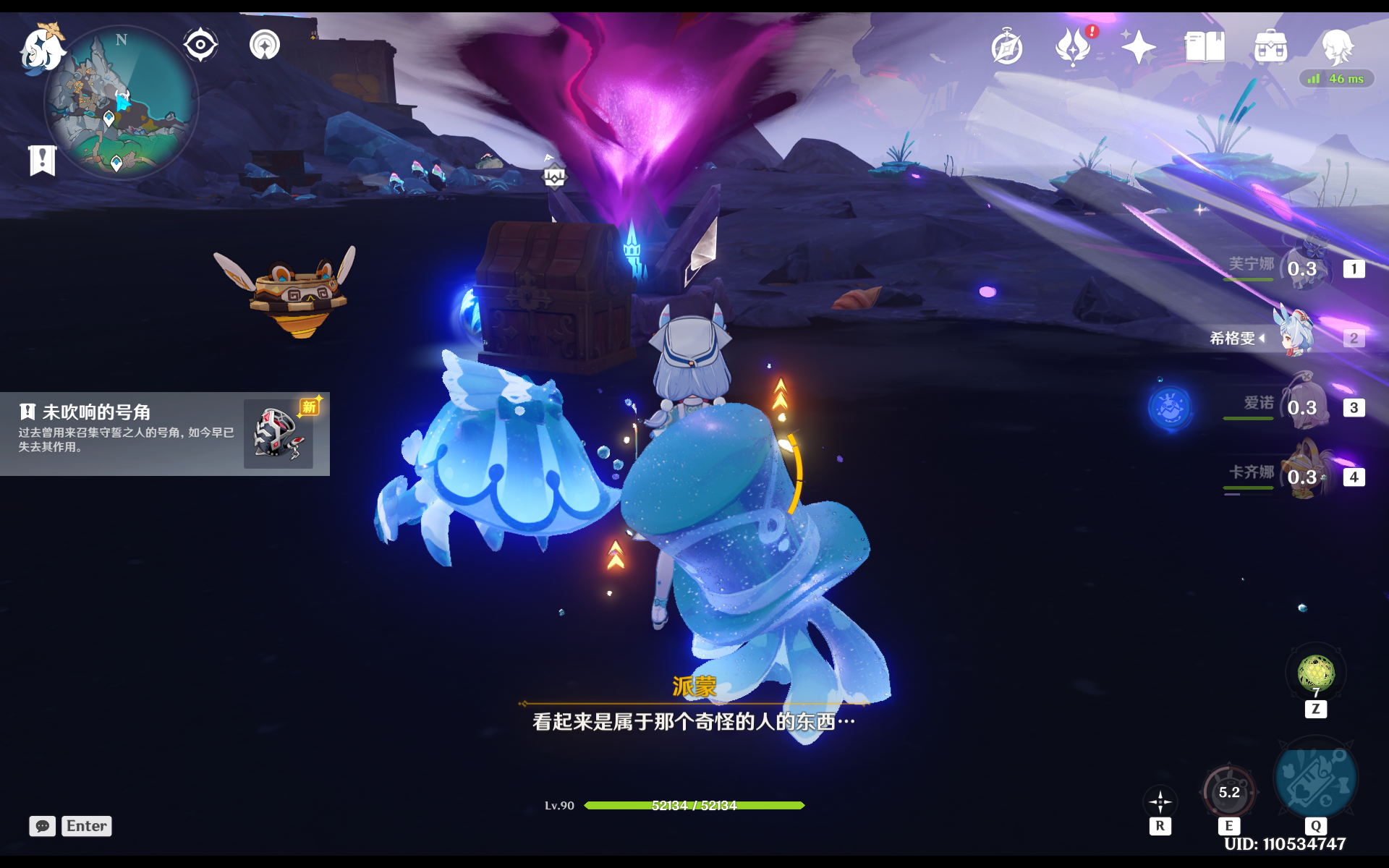Open the Adventurer Handbook book icon
This screenshot has height=868, width=1389.
pyautogui.click(x=1205, y=48)
